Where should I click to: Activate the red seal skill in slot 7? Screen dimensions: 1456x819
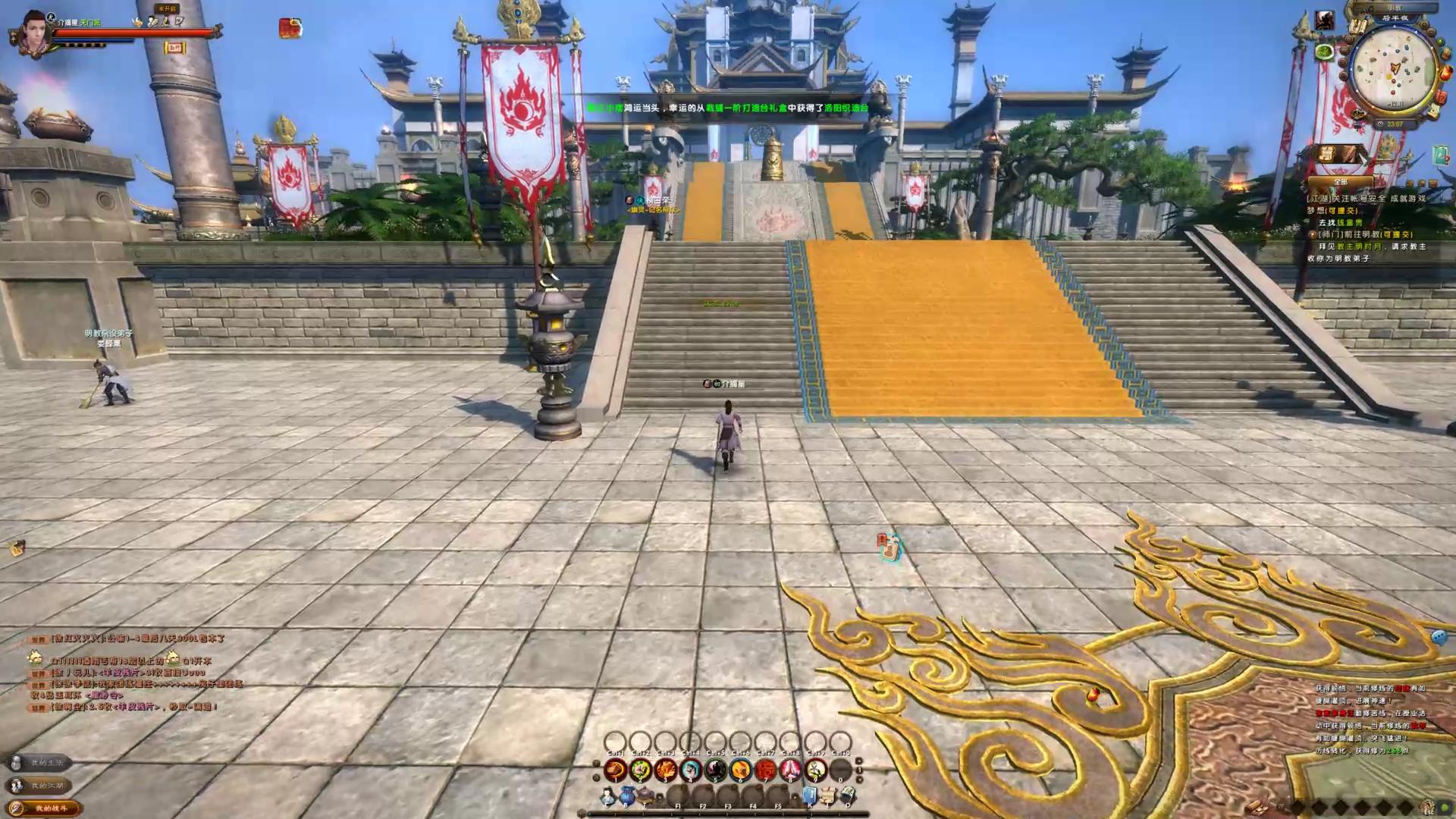pos(765,770)
